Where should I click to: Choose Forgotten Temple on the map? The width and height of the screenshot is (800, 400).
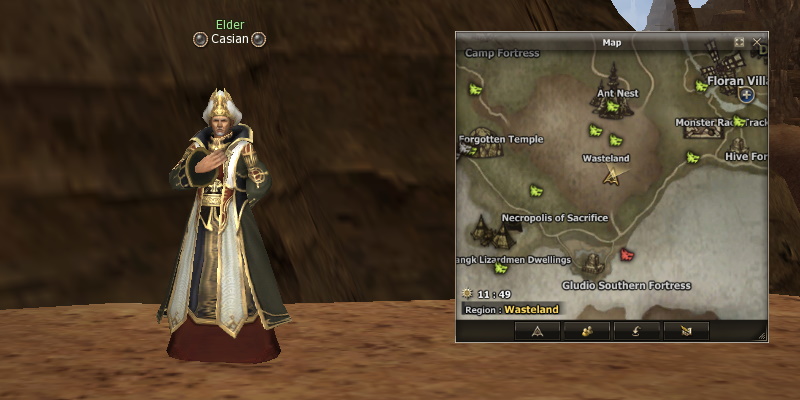500,140
